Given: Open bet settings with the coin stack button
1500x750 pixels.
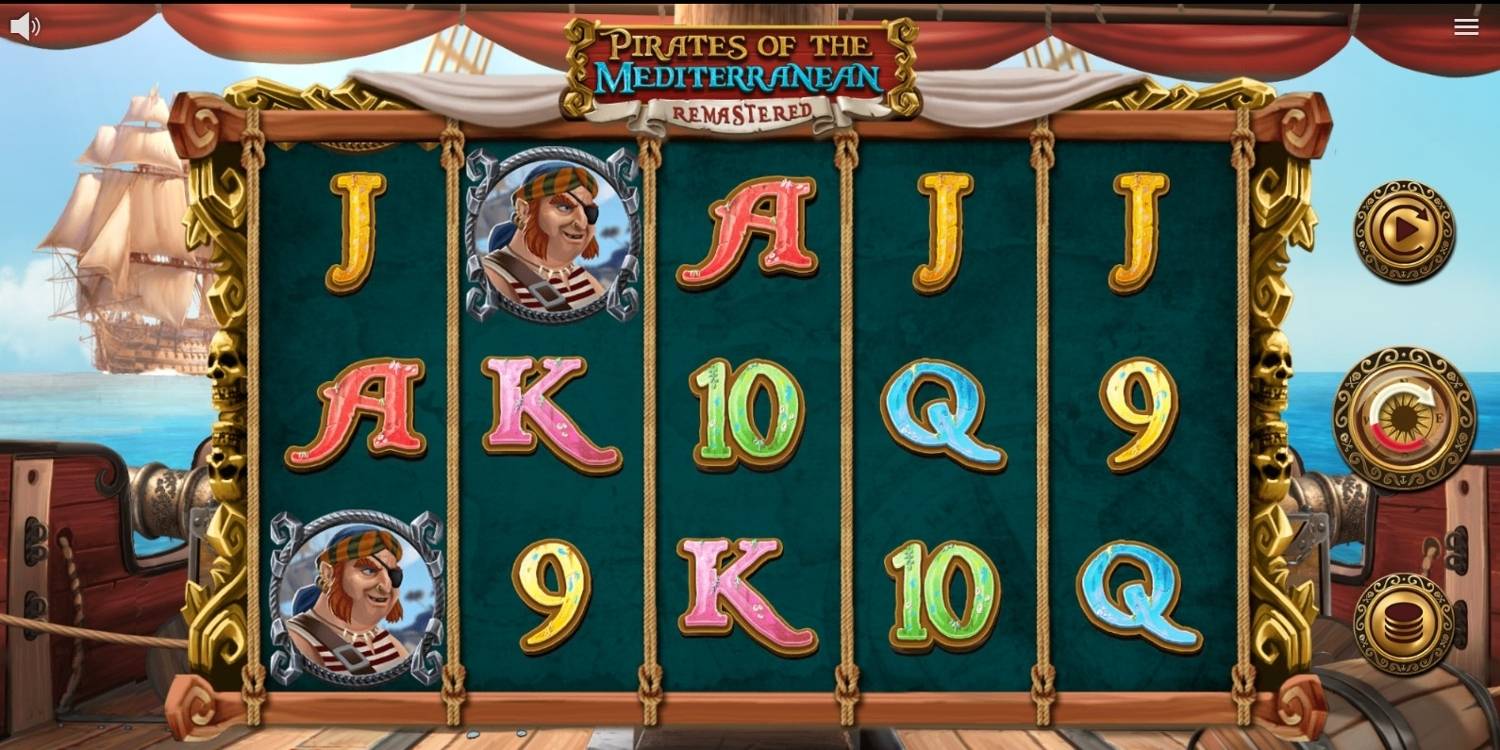Looking at the screenshot, I should 1404,623.
